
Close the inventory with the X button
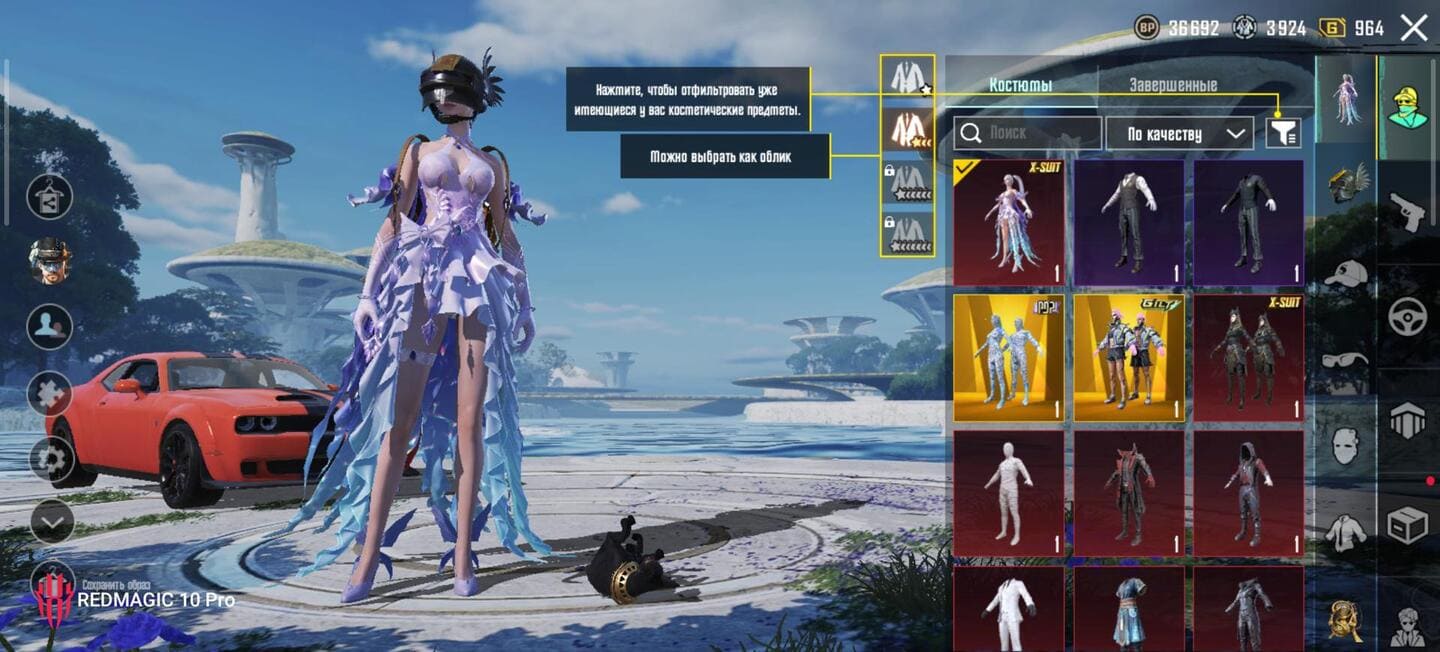(x=1414, y=28)
